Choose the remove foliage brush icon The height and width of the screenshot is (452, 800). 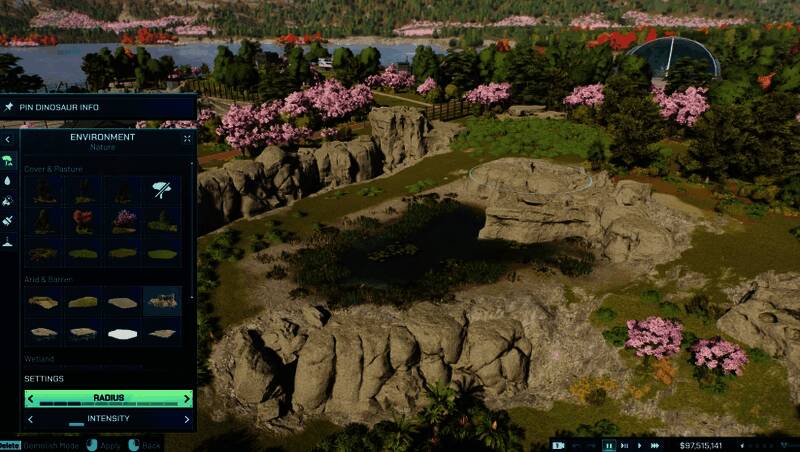[x=162, y=189]
